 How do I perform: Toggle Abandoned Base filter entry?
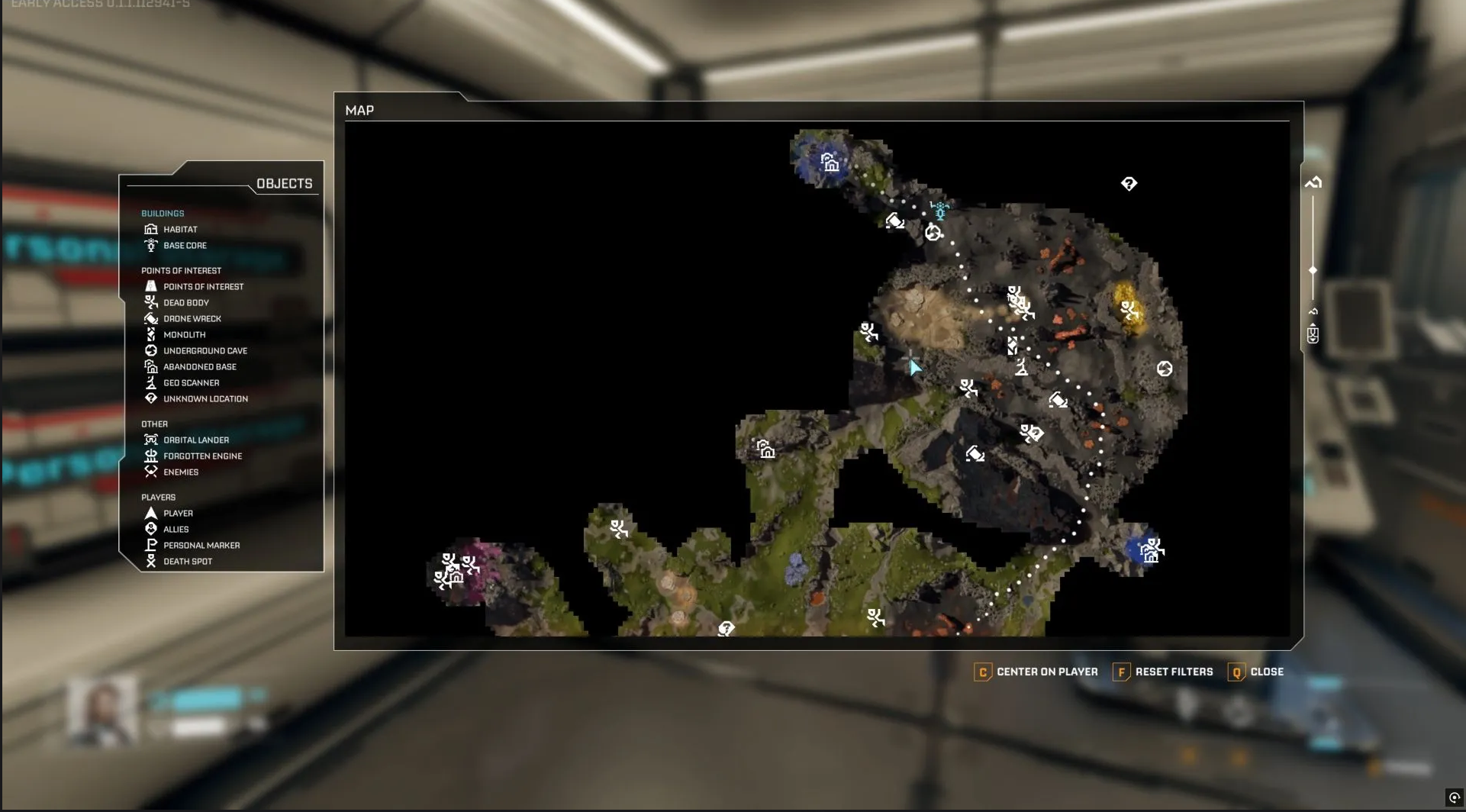pyautogui.click(x=199, y=367)
